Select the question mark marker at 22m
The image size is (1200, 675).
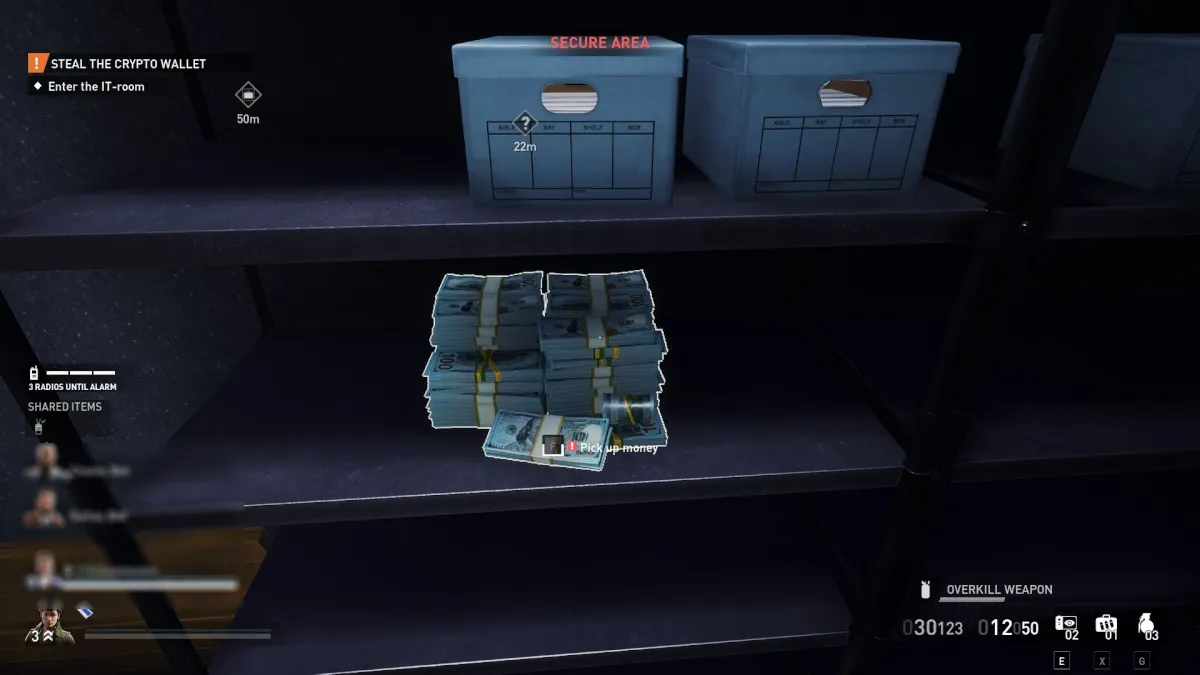[x=525, y=124]
